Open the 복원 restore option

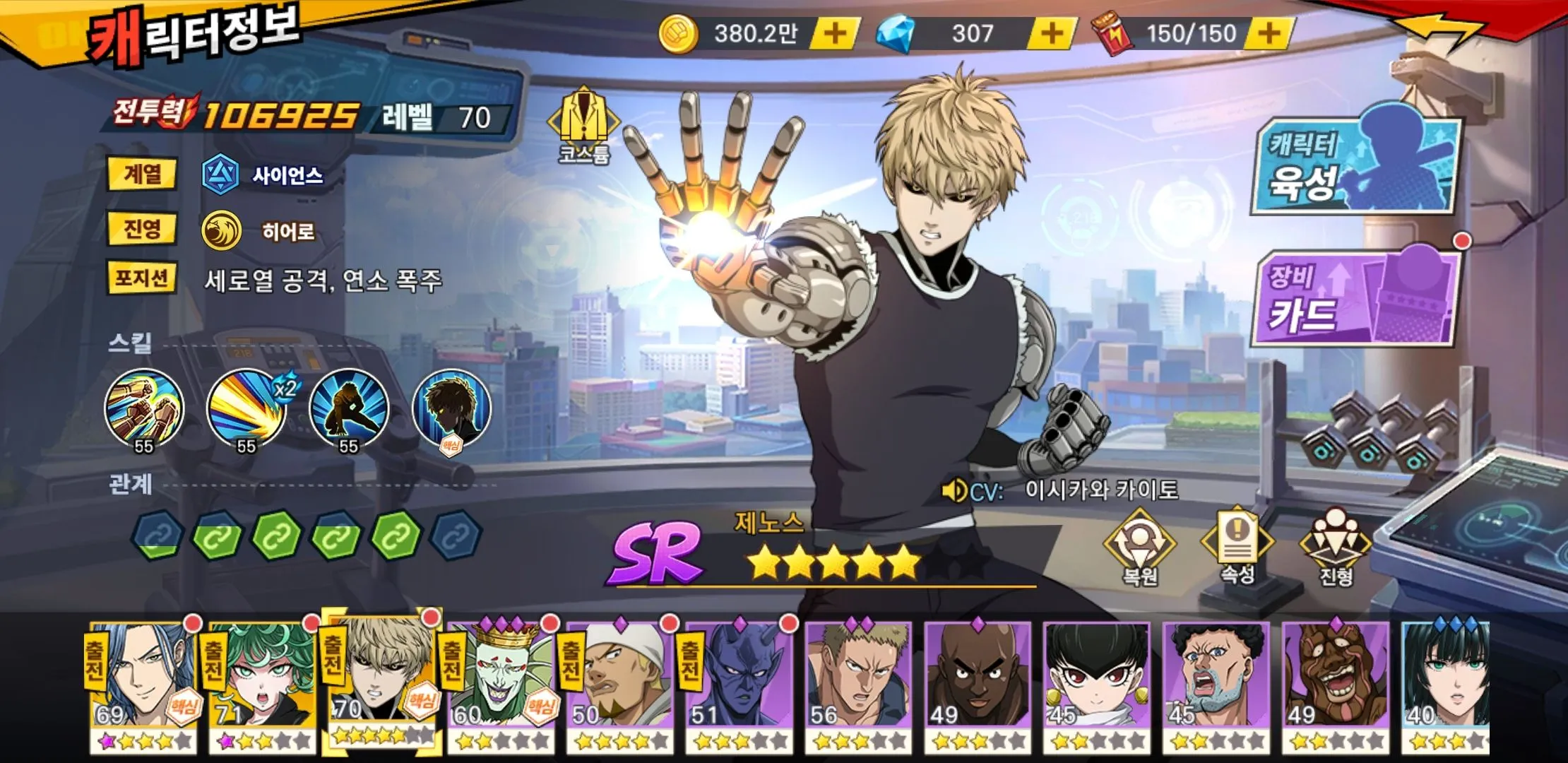click(x=1139, y=548)
